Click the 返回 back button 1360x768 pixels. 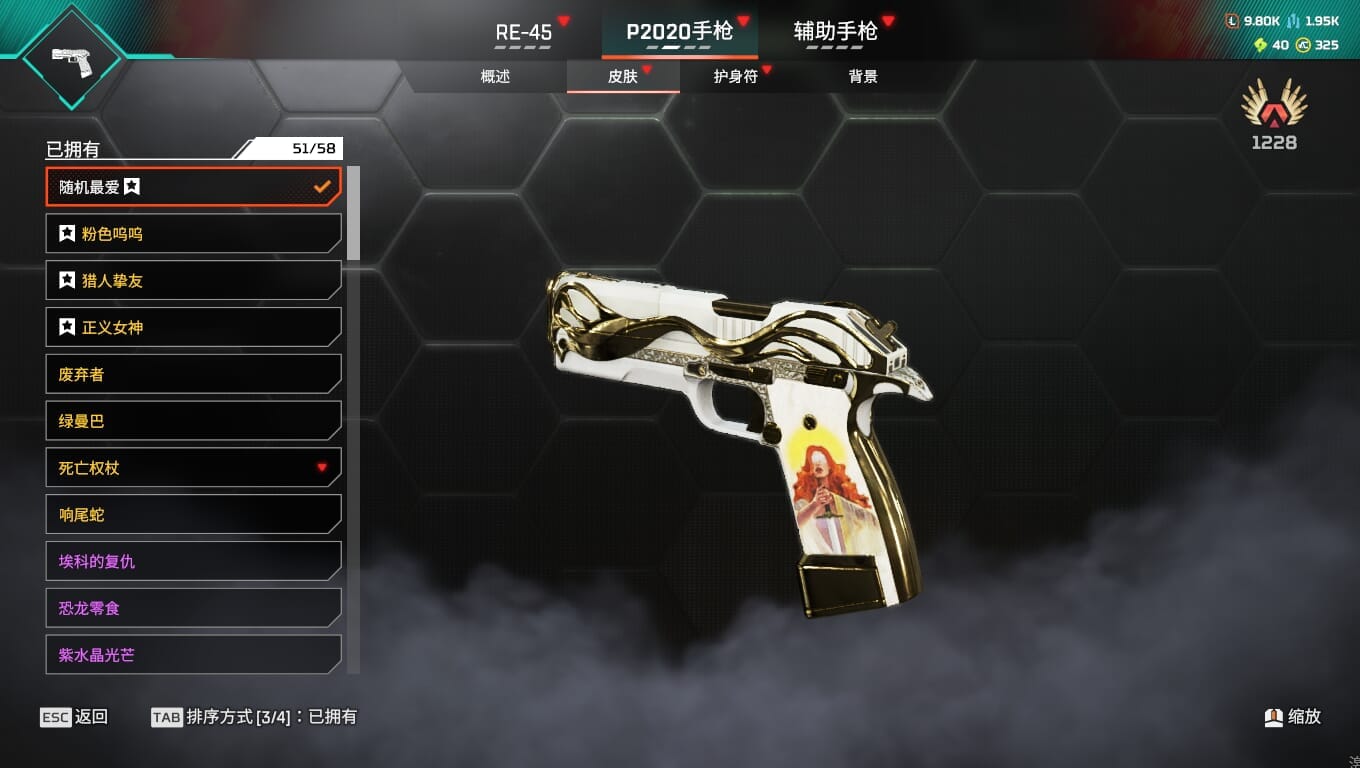tap(74, 717)
